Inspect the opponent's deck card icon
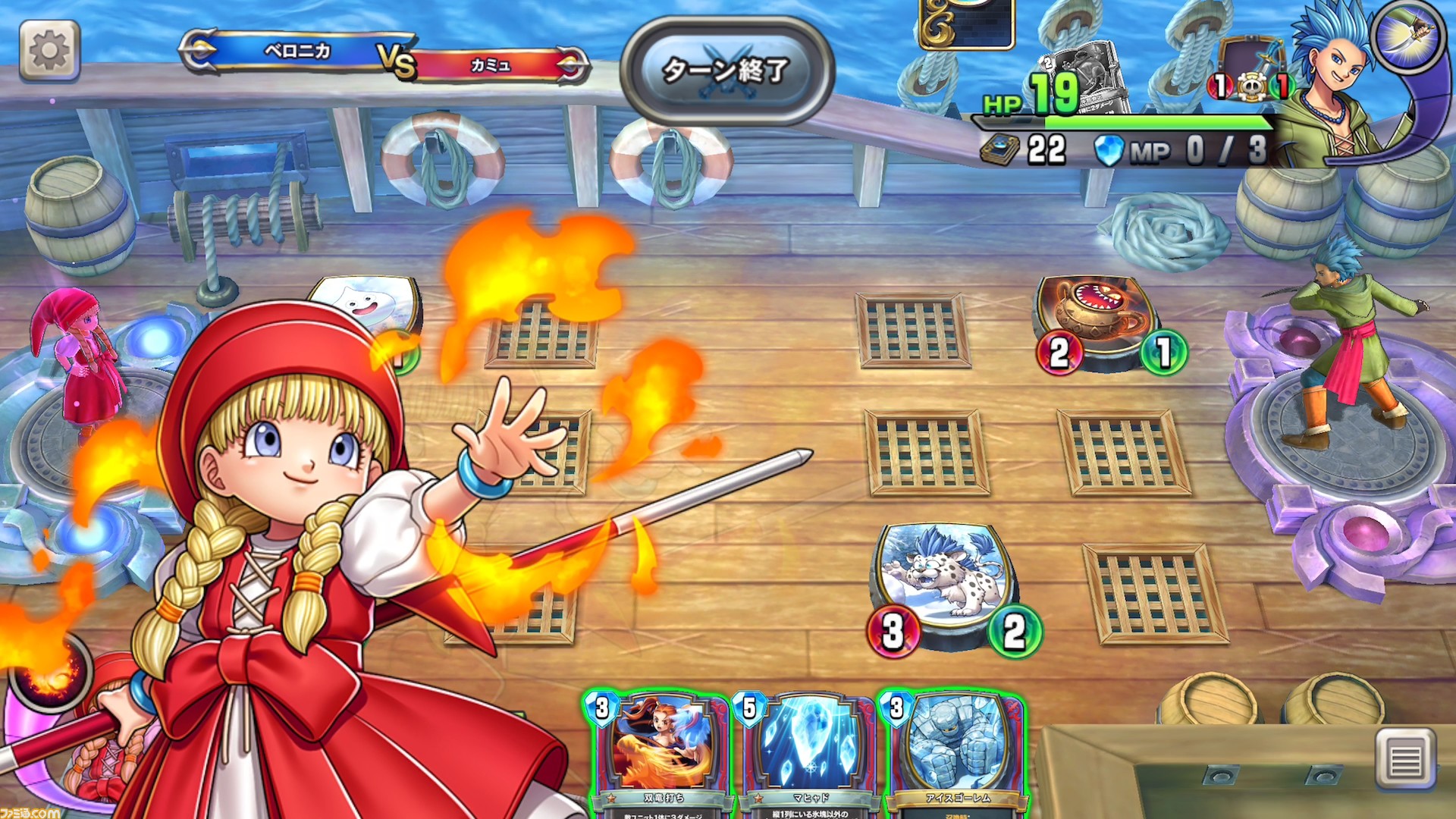This screenshot has height=819, width=1456. coord(999,150)
